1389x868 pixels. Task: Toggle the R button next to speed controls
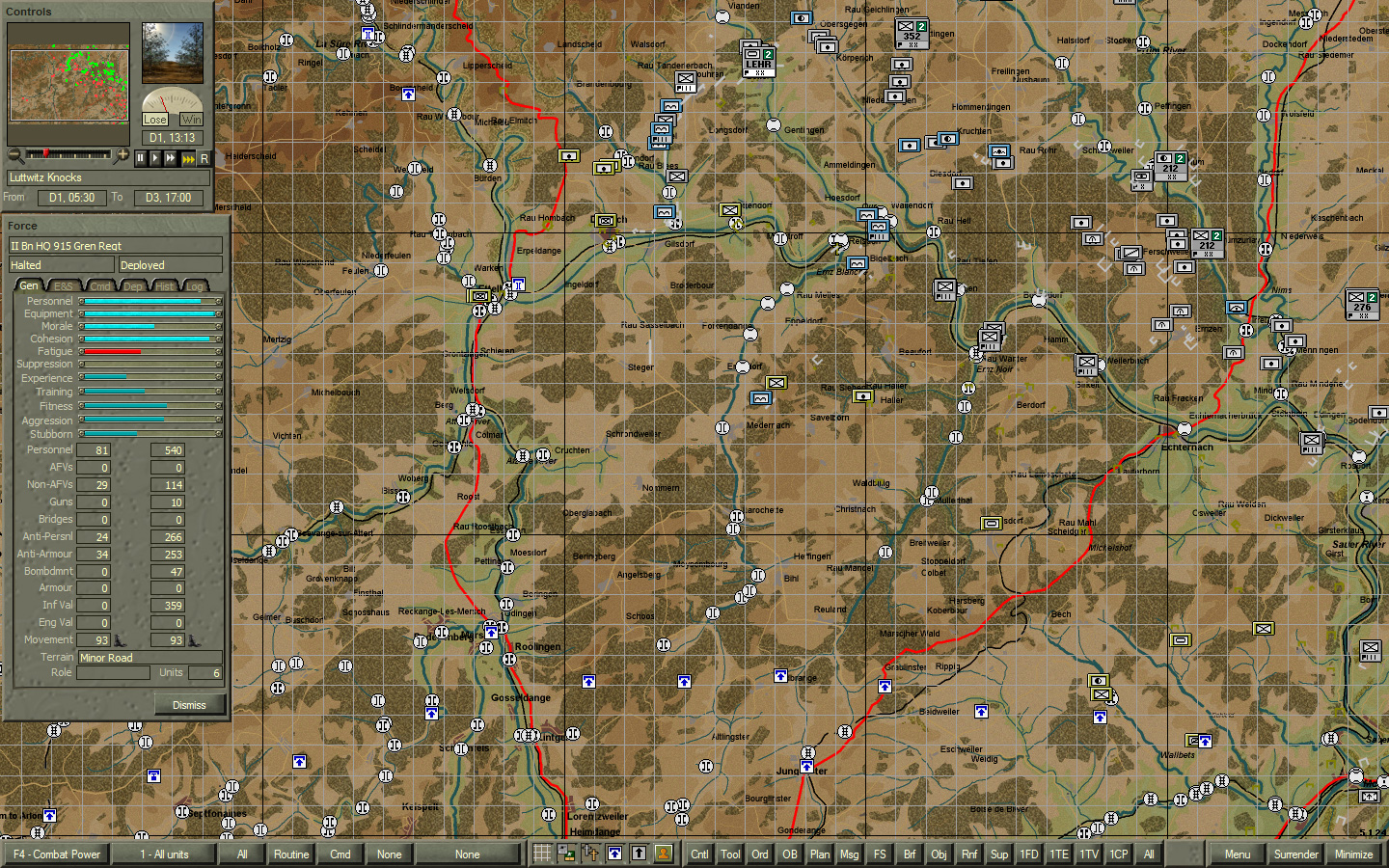coord(204,157)
